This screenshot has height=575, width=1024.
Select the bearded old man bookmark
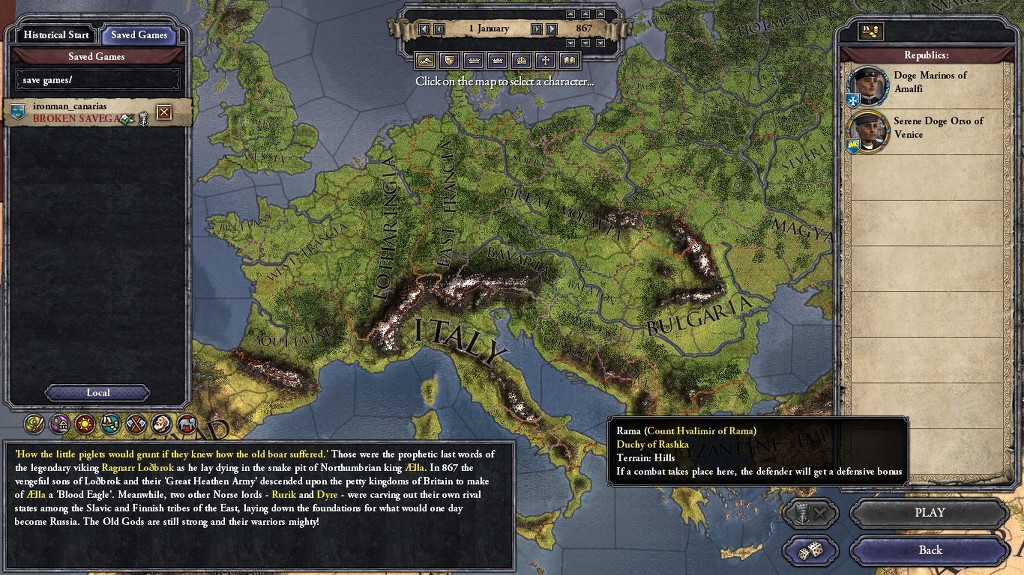point(162,424)
